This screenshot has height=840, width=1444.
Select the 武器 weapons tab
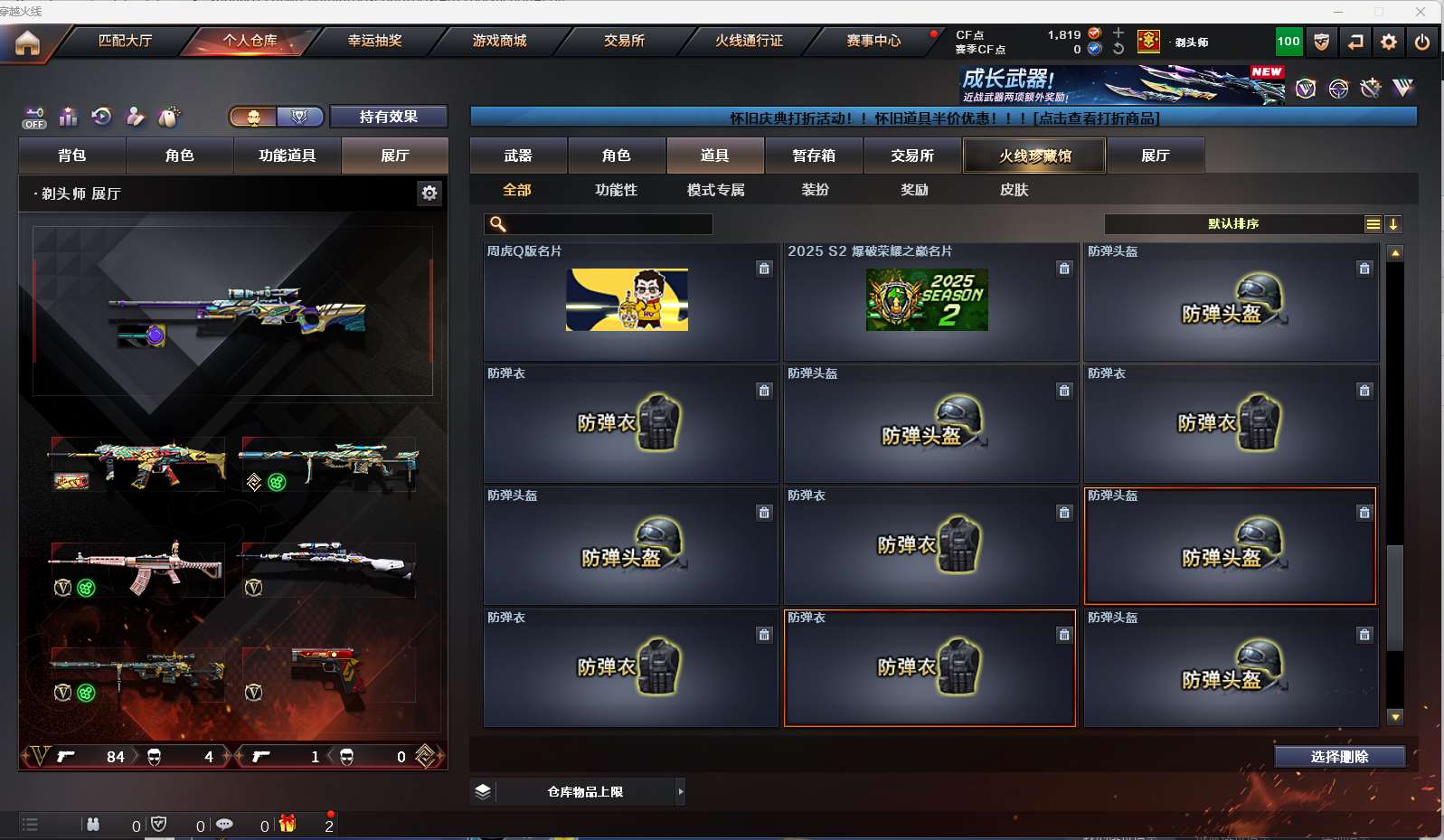(518, 156)
